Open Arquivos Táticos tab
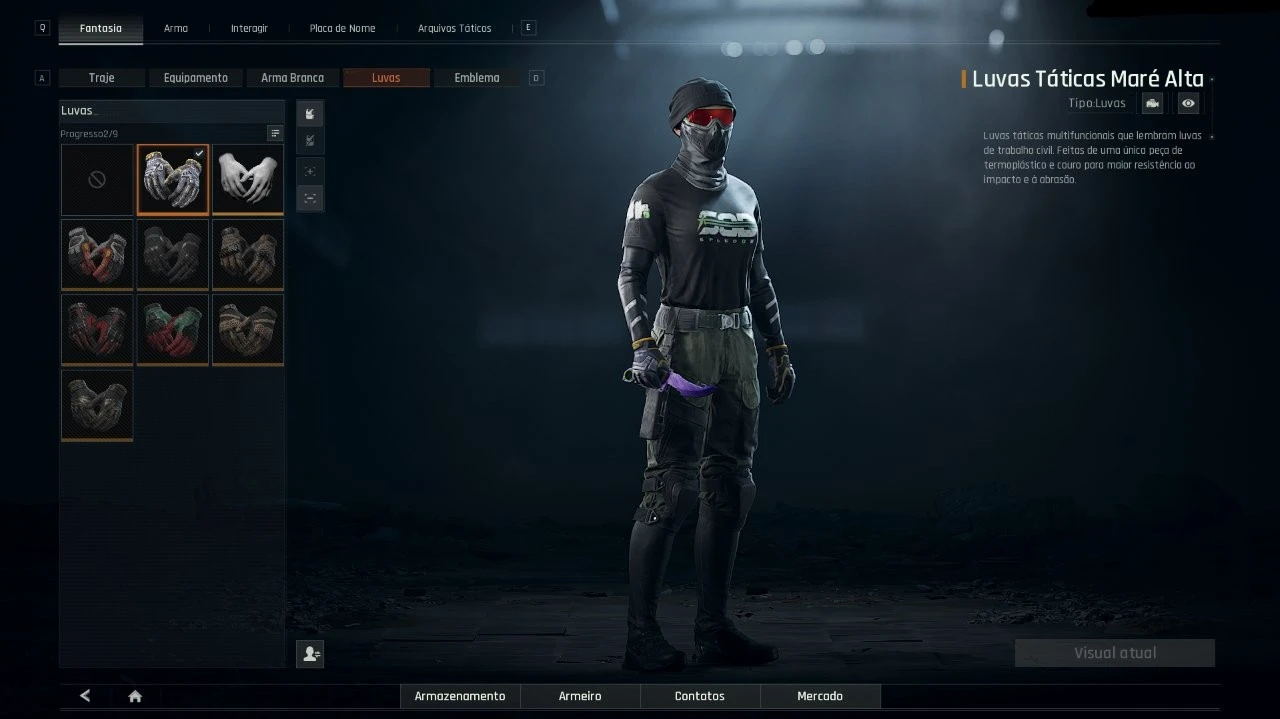Viewport: 1280px width, 719px height. pos(454,28)
